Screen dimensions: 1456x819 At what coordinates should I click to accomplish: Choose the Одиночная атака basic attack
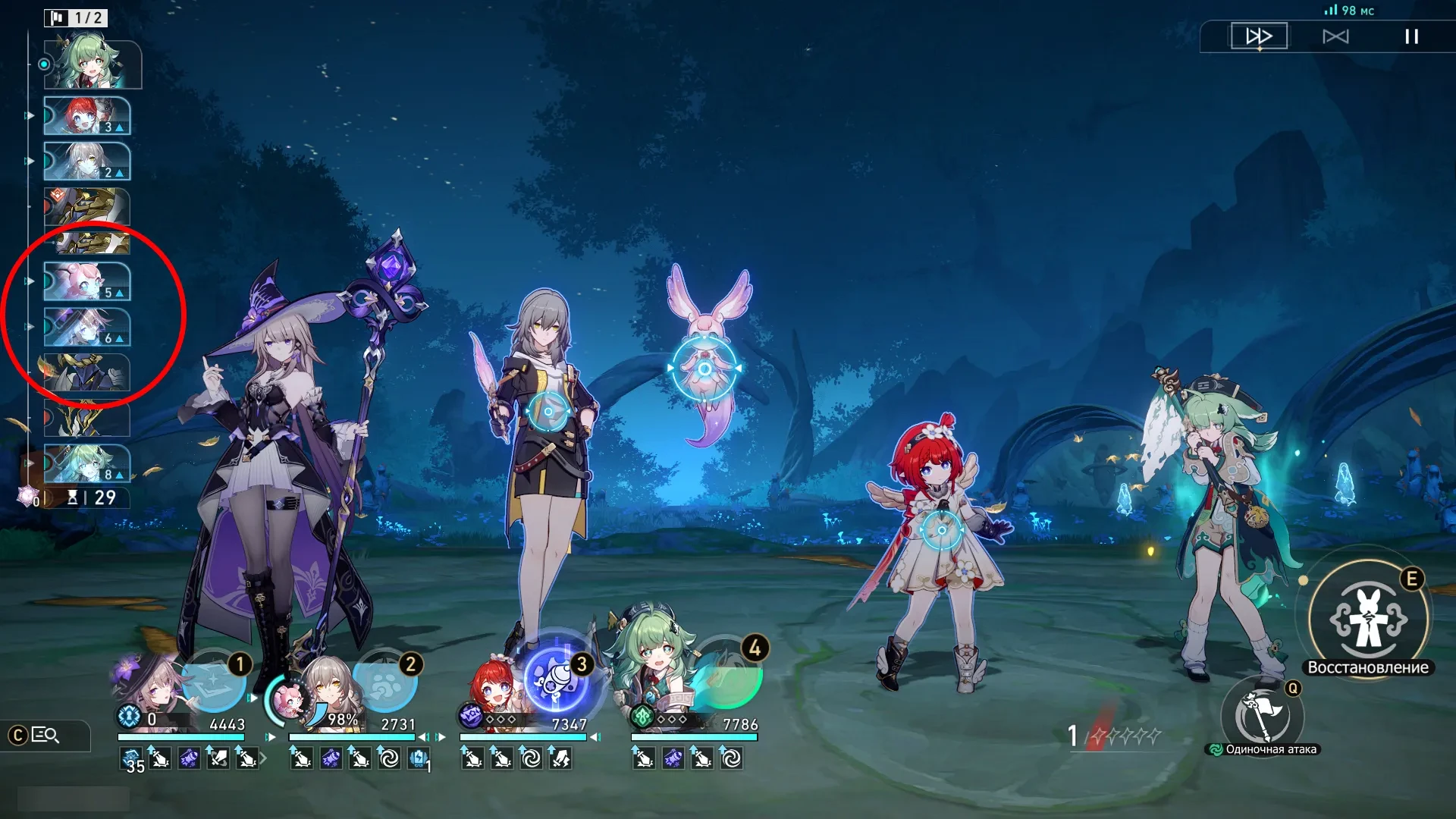coord(1263,716)
